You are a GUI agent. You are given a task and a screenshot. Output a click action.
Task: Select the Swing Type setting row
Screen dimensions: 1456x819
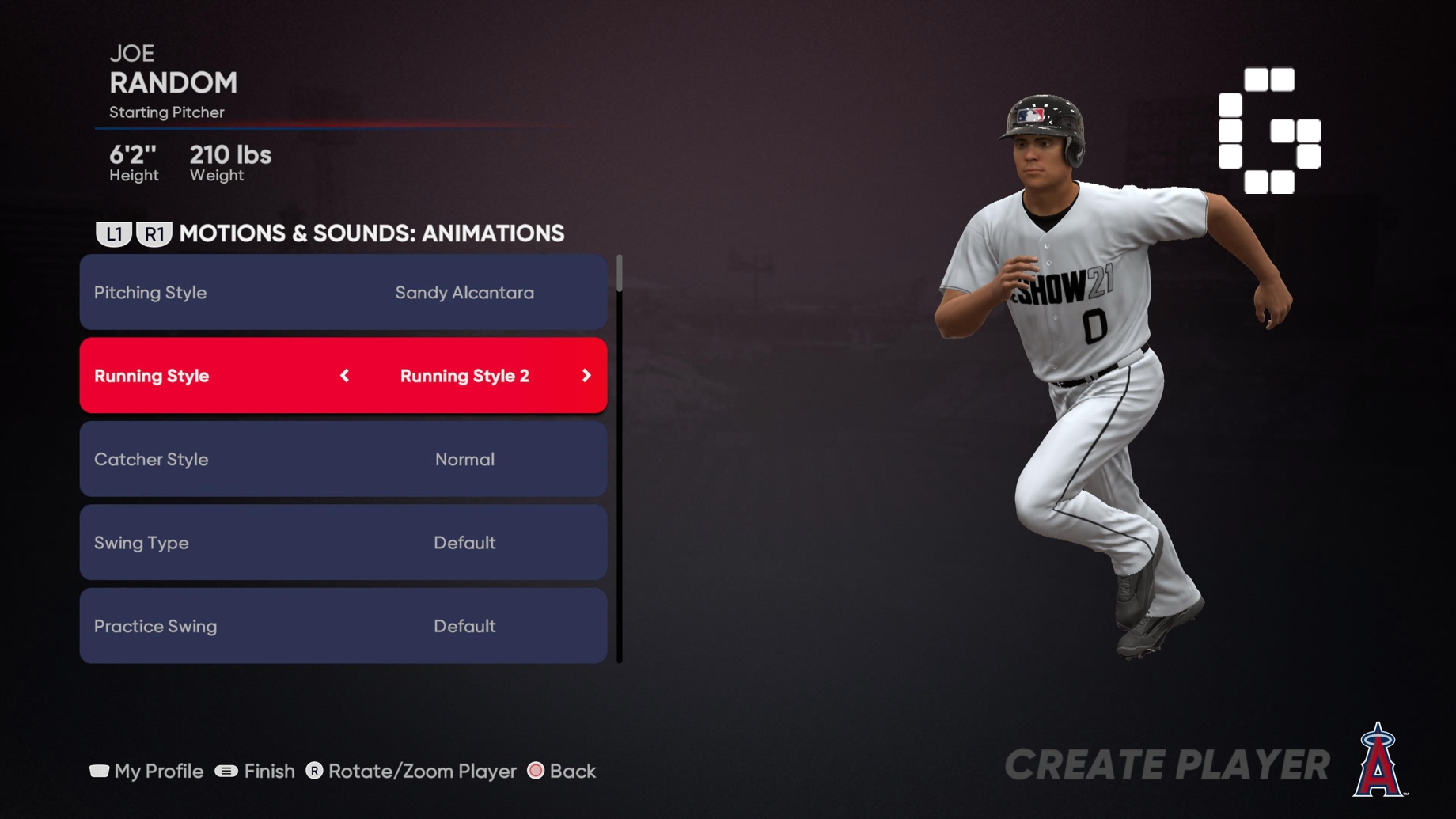(x=343, y=543)
